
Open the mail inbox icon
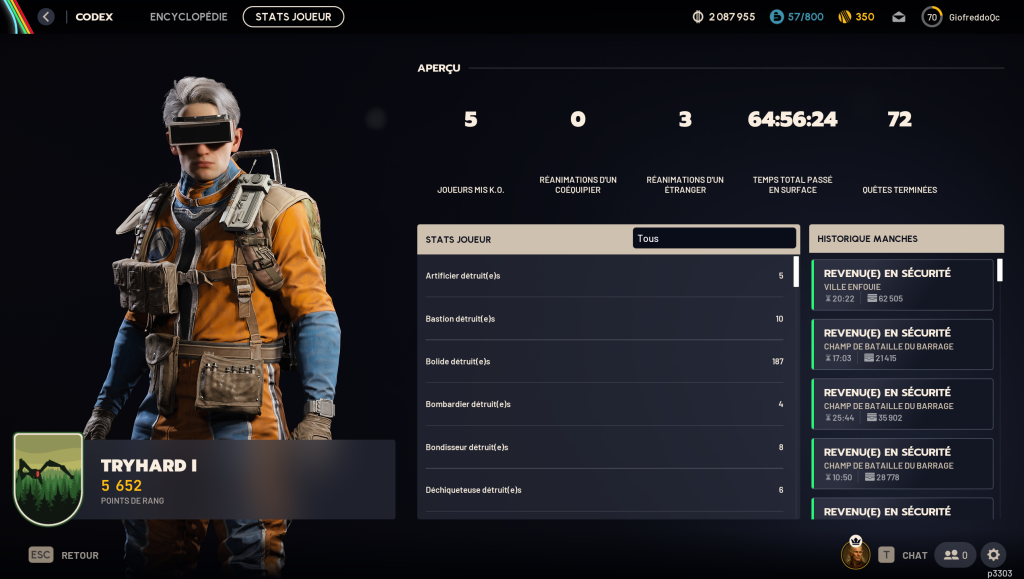point(899,17)
